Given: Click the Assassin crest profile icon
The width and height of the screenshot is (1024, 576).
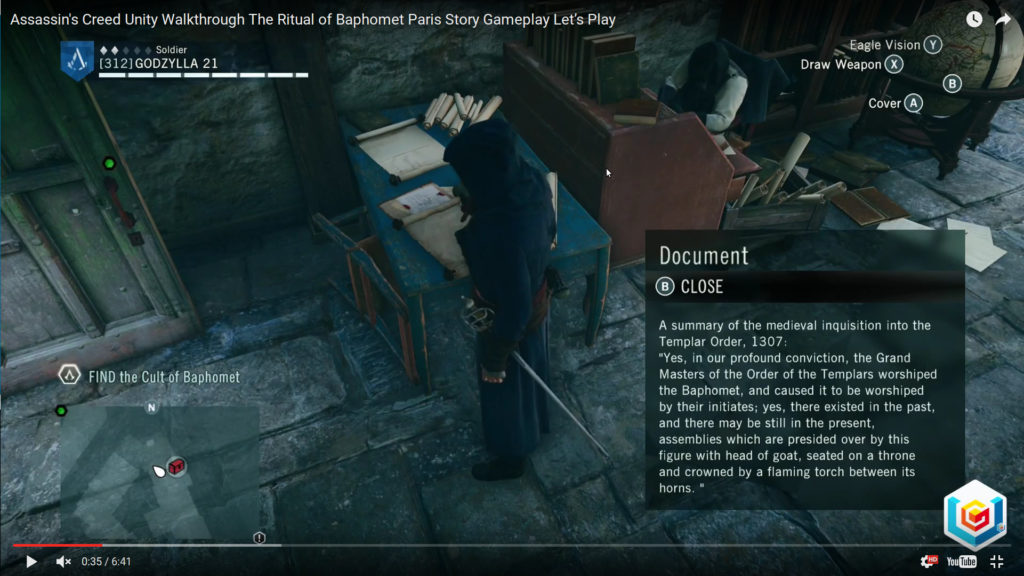Looking at the screenshot, I should pos(77,59).
